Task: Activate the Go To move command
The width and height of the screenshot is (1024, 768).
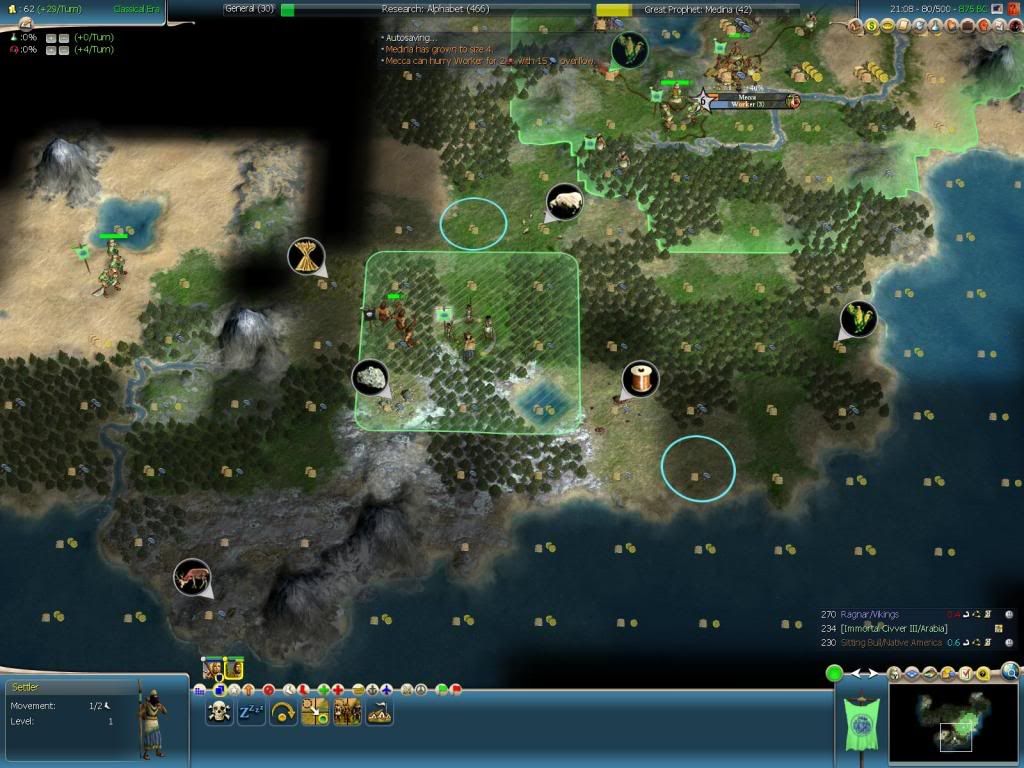Action: coord(315,712)
